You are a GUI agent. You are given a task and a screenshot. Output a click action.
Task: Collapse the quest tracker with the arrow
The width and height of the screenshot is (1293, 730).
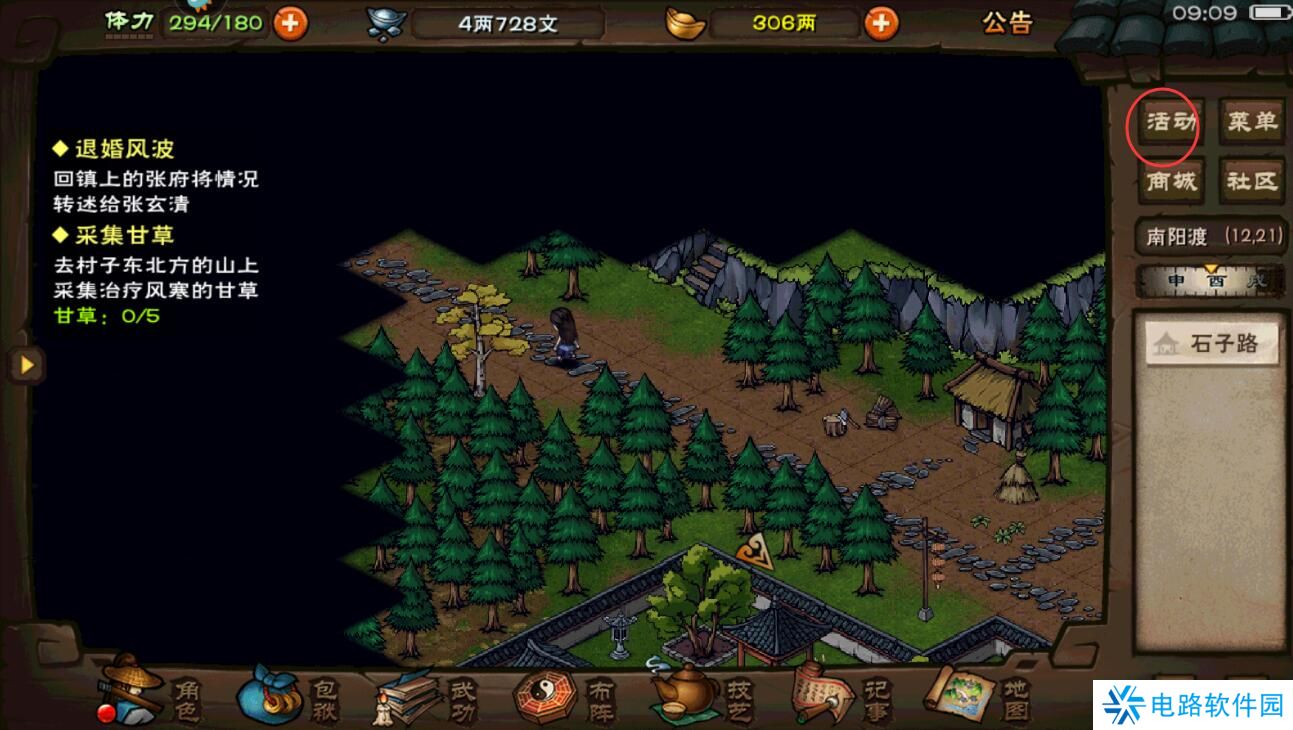click(26, 365)
